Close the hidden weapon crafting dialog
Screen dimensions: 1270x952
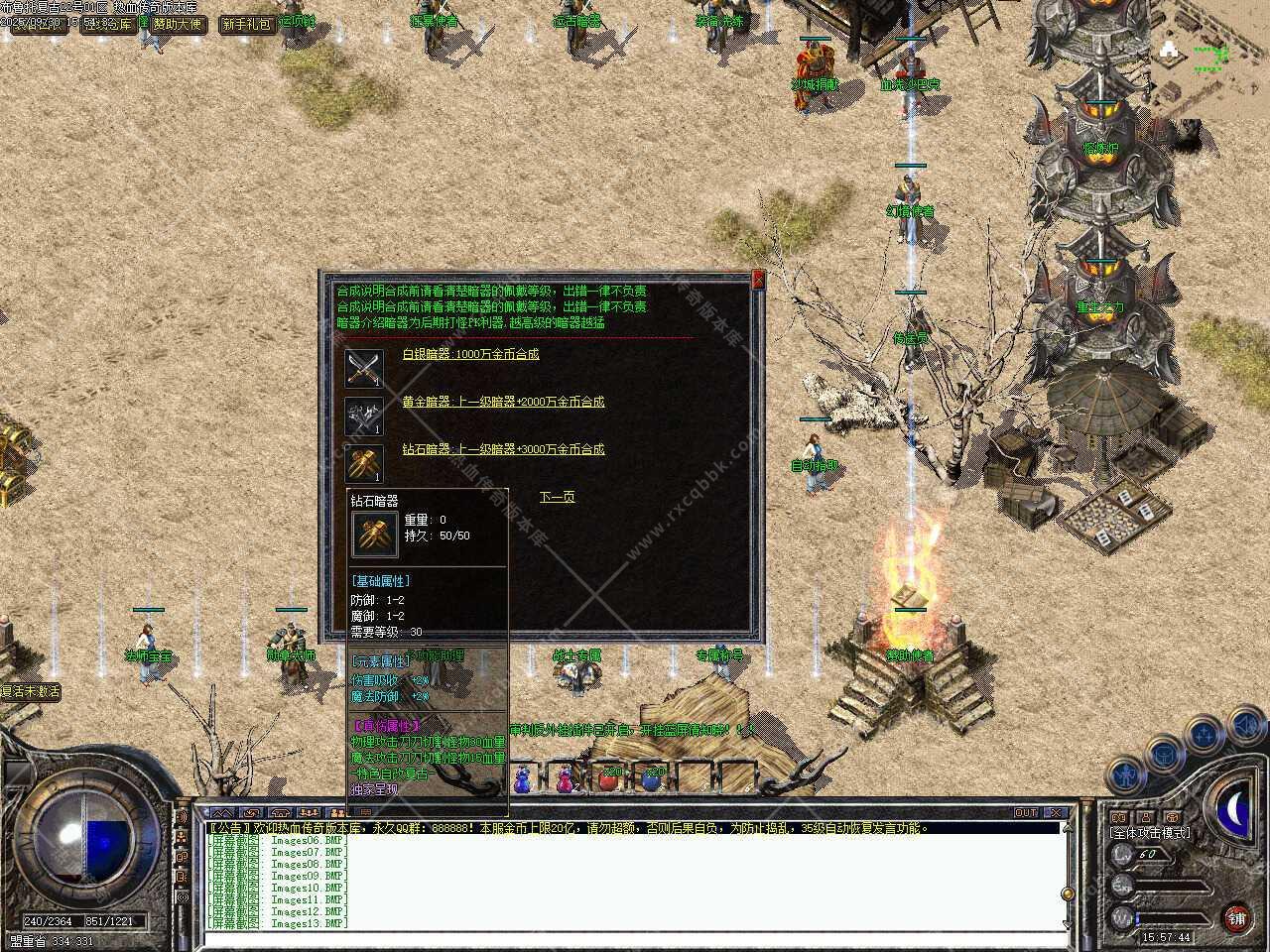[x=759, y=280]
